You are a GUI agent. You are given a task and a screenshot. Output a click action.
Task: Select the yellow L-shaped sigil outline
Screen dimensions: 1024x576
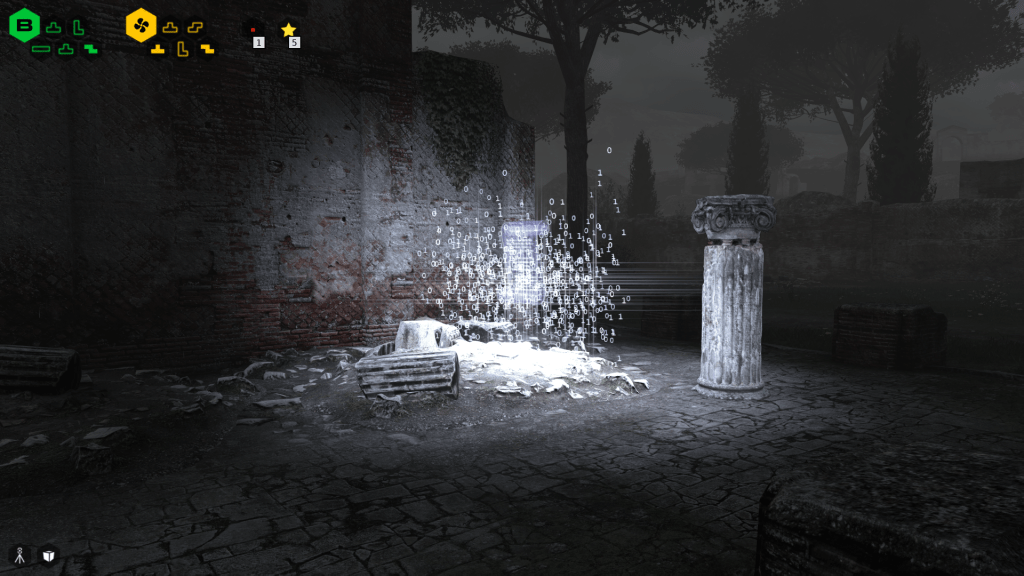point(182,48)
